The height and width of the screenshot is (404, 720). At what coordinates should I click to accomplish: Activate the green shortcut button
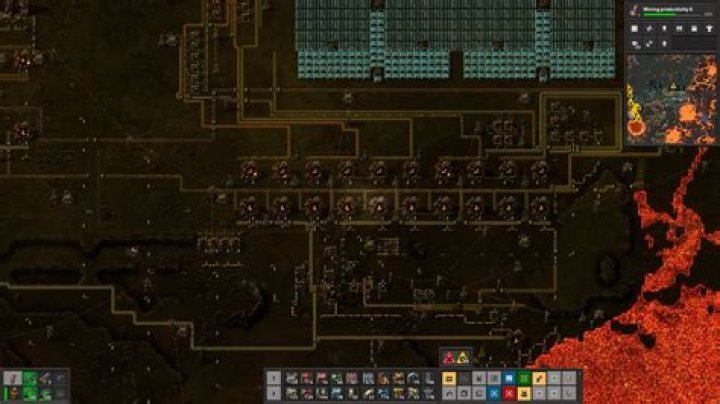[523, 378]
